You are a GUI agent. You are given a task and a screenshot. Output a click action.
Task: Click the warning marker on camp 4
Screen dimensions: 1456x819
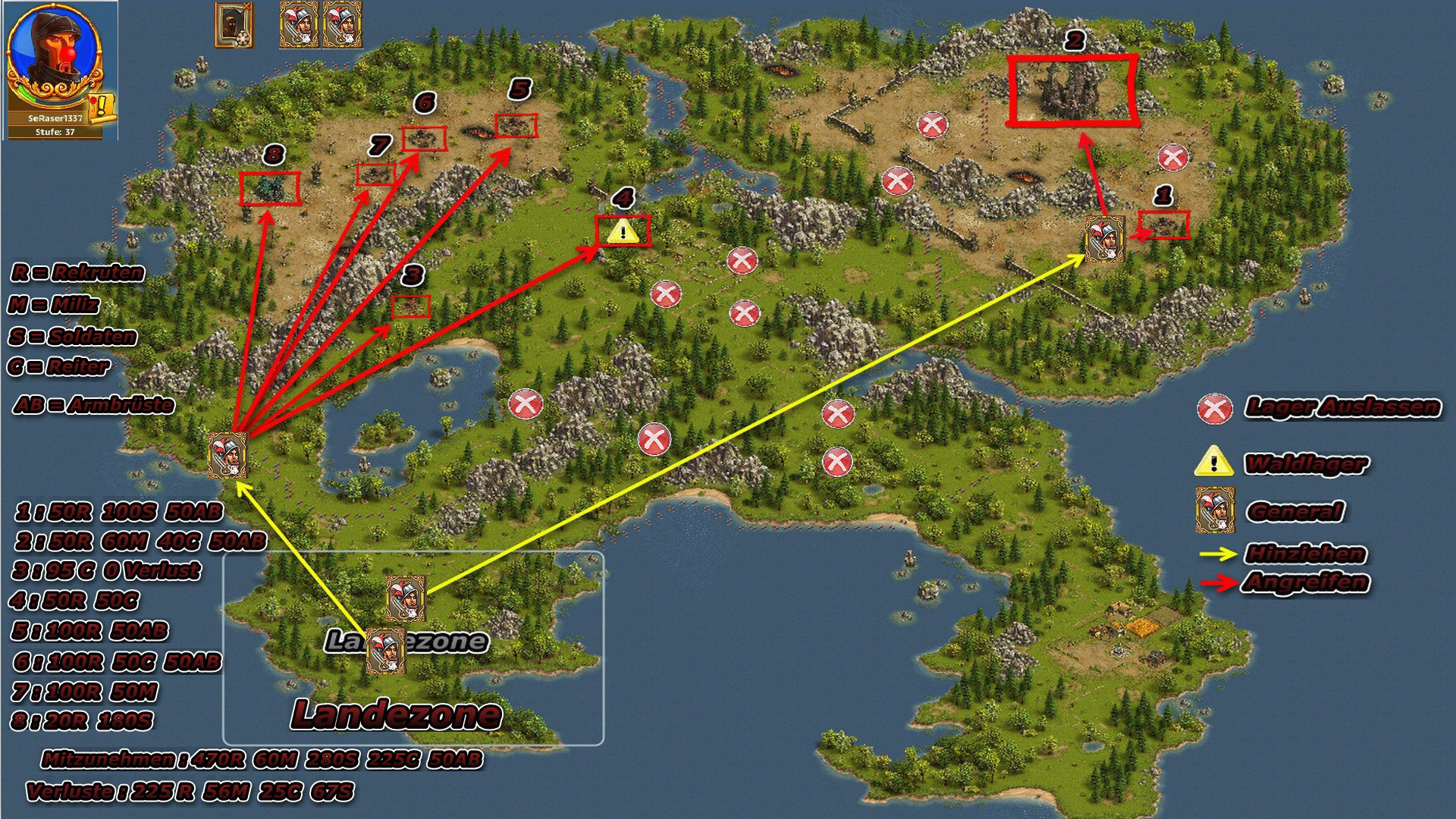pyautogui.click(x=623, y=231)
